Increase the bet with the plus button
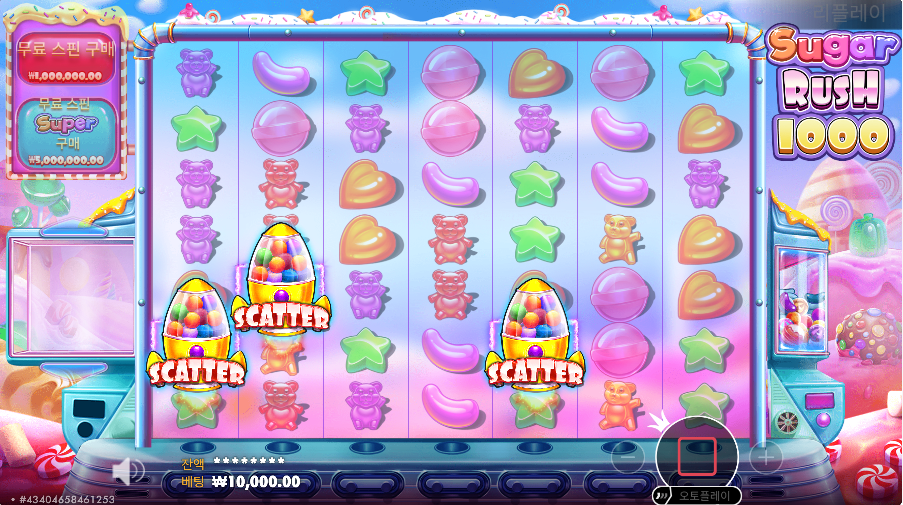903x505 pixels. 766,458
